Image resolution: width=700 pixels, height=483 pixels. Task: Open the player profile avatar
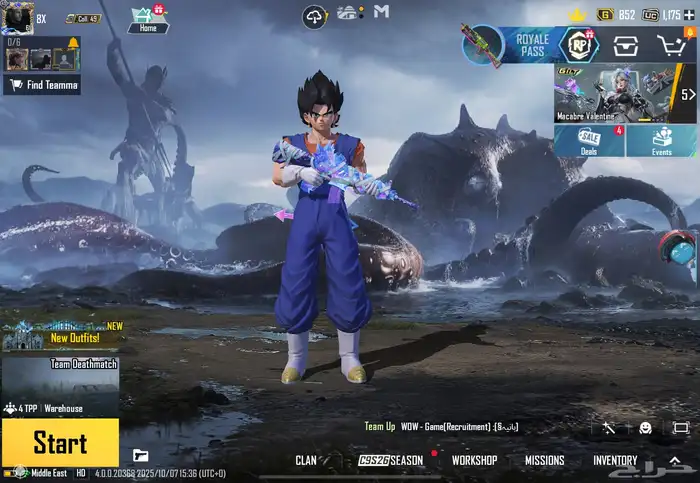tap(17, 17)
